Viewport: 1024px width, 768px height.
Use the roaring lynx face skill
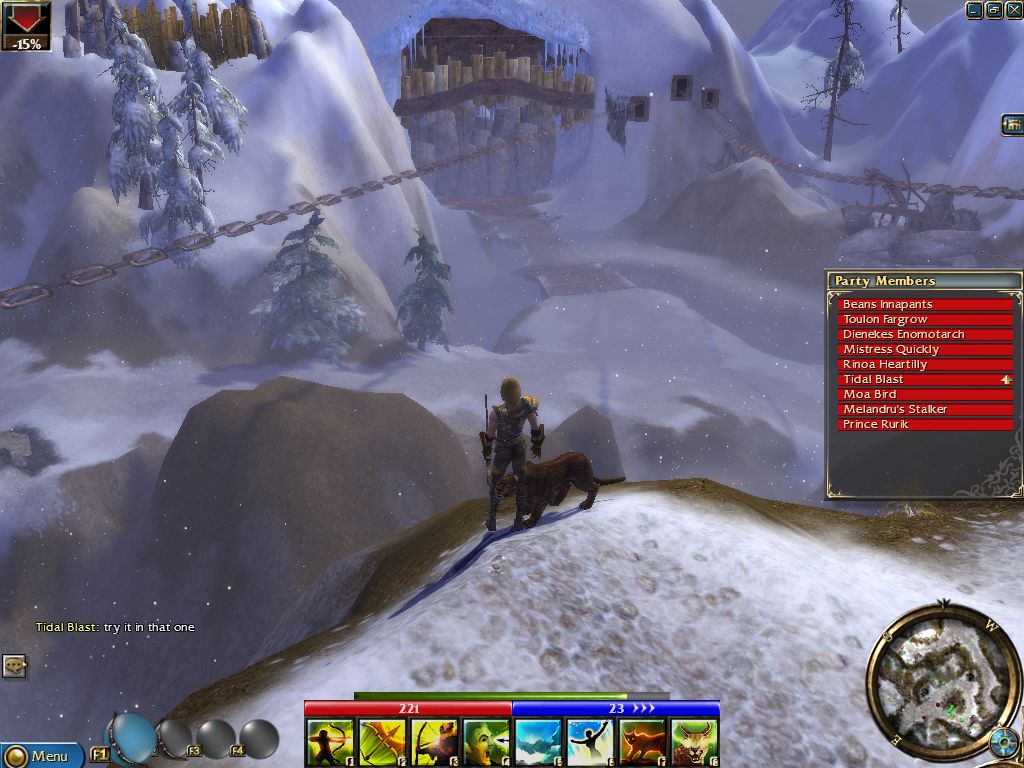click(x=694, y=743)
